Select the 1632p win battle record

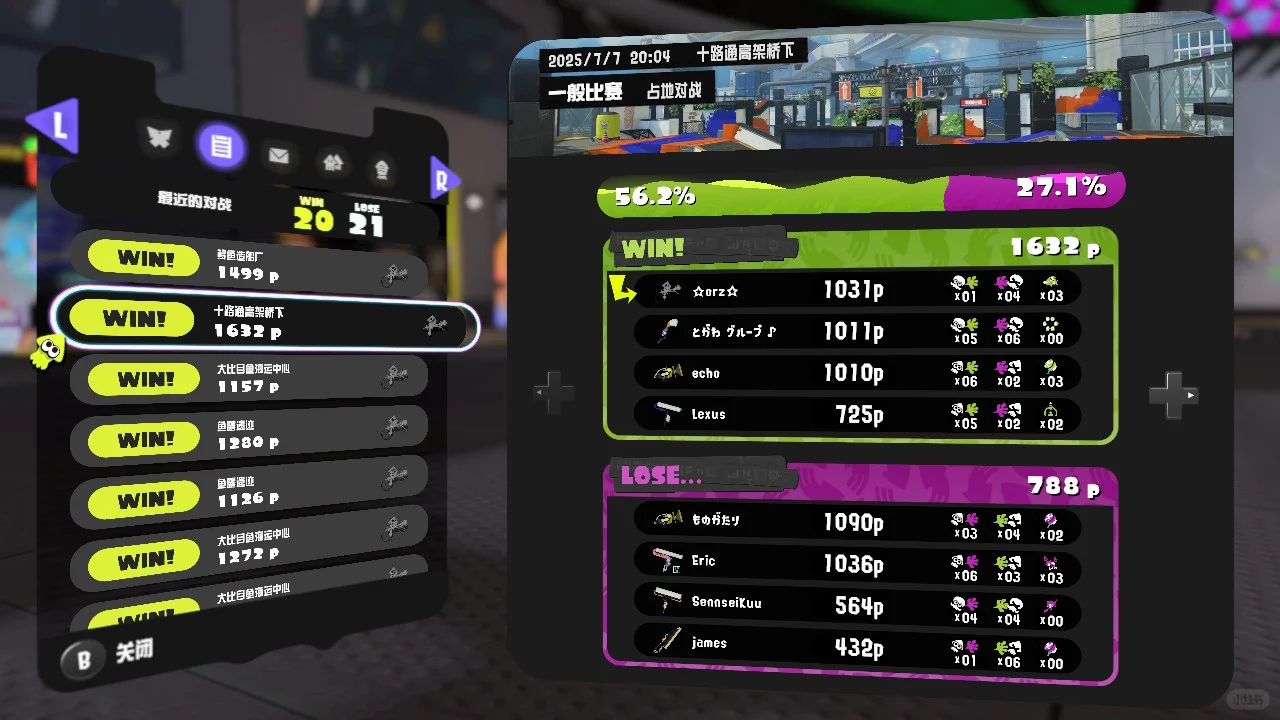265,320
